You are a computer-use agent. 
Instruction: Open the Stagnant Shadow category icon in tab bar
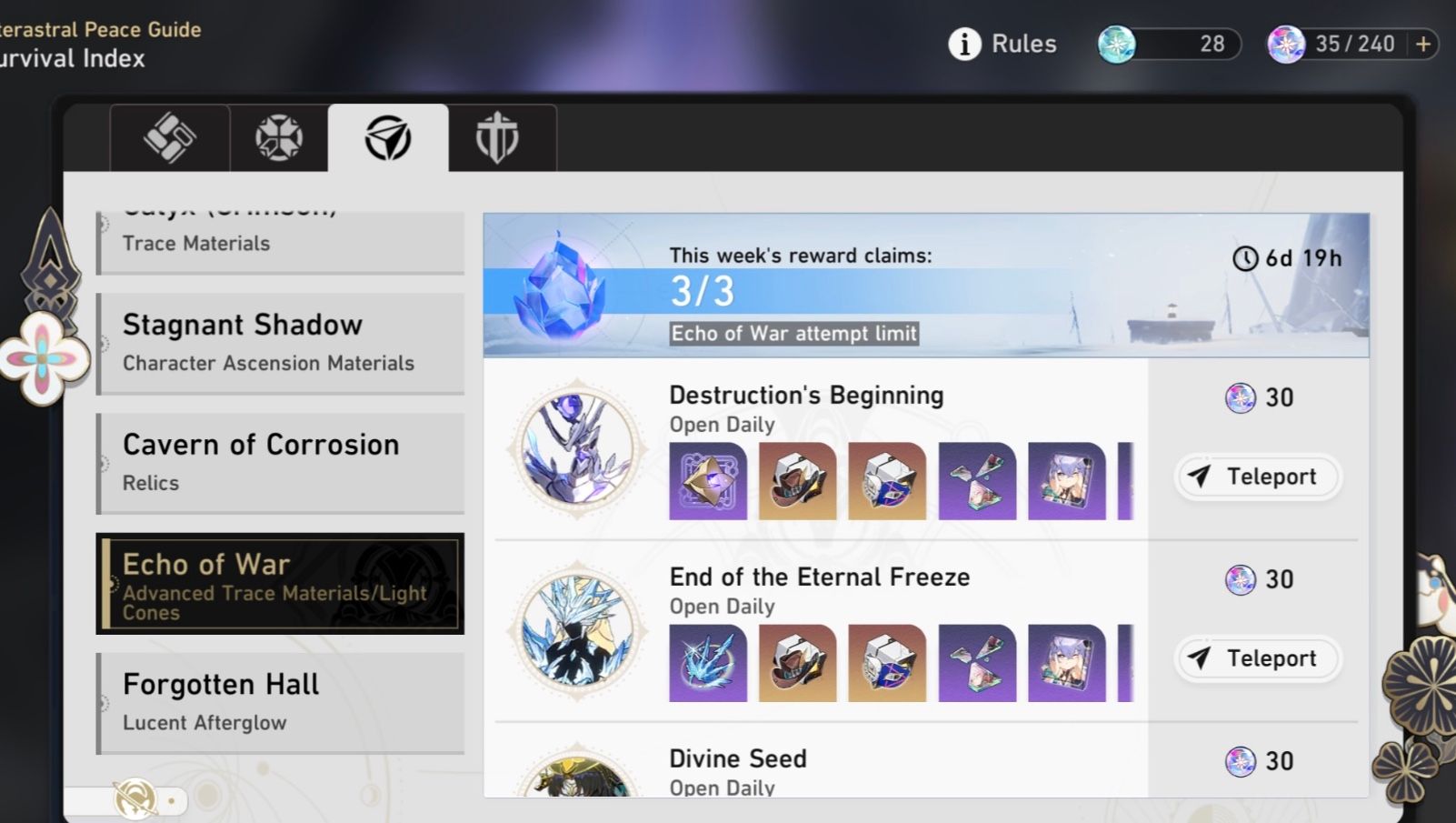(277, 138)
